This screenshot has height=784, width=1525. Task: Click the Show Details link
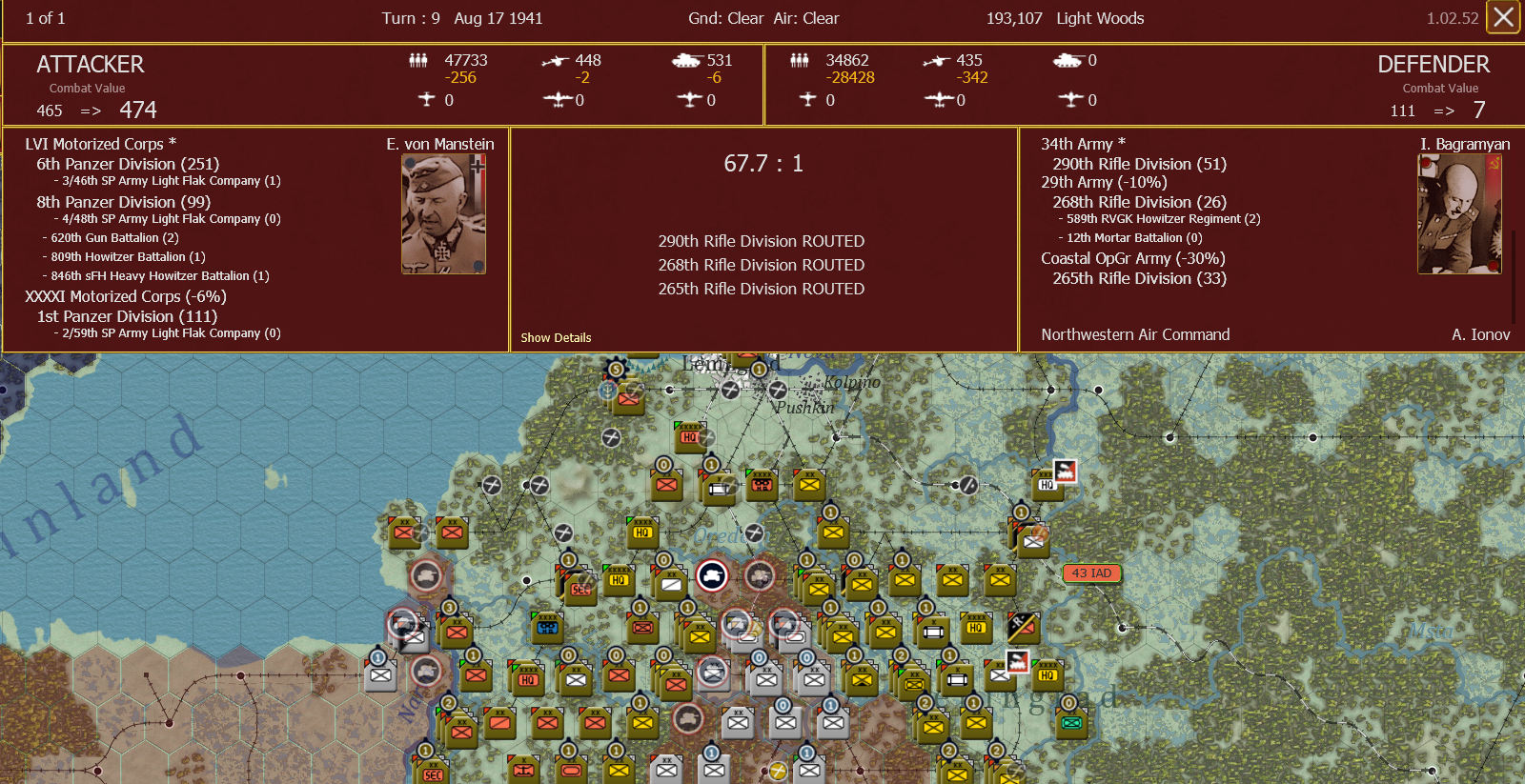click(x=556, y=337)
